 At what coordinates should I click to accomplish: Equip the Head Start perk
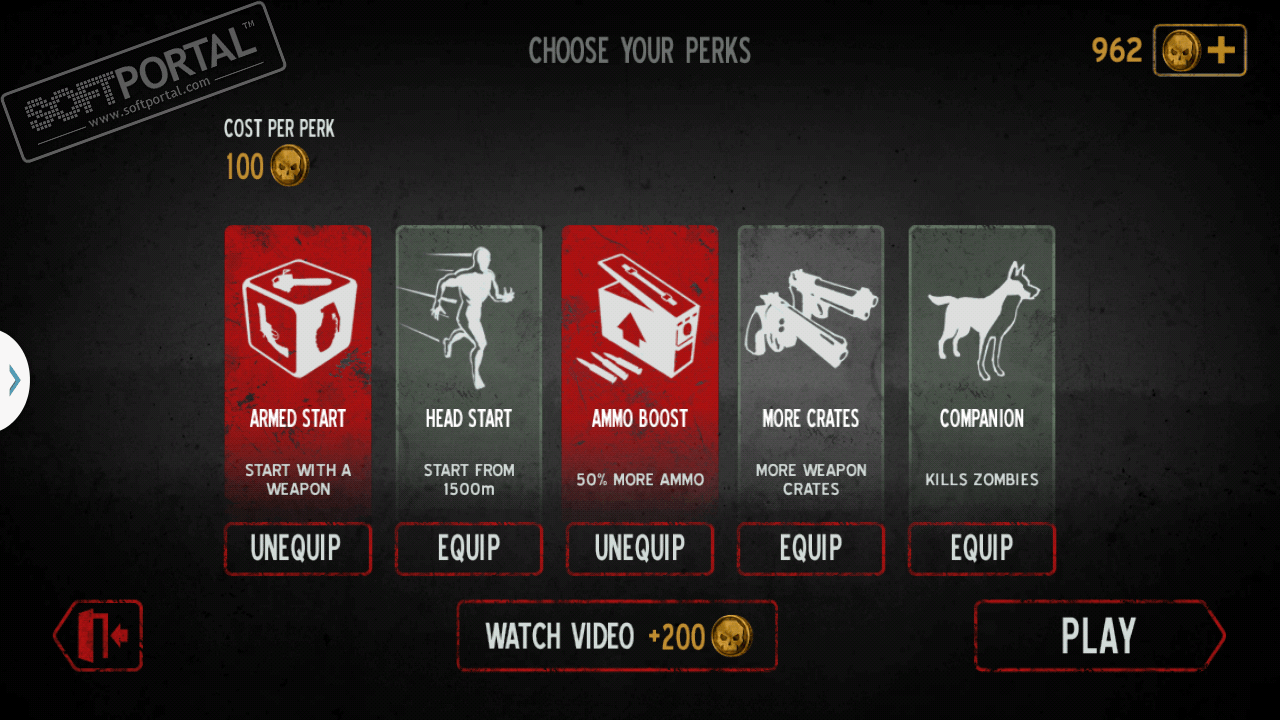(468, 548)
